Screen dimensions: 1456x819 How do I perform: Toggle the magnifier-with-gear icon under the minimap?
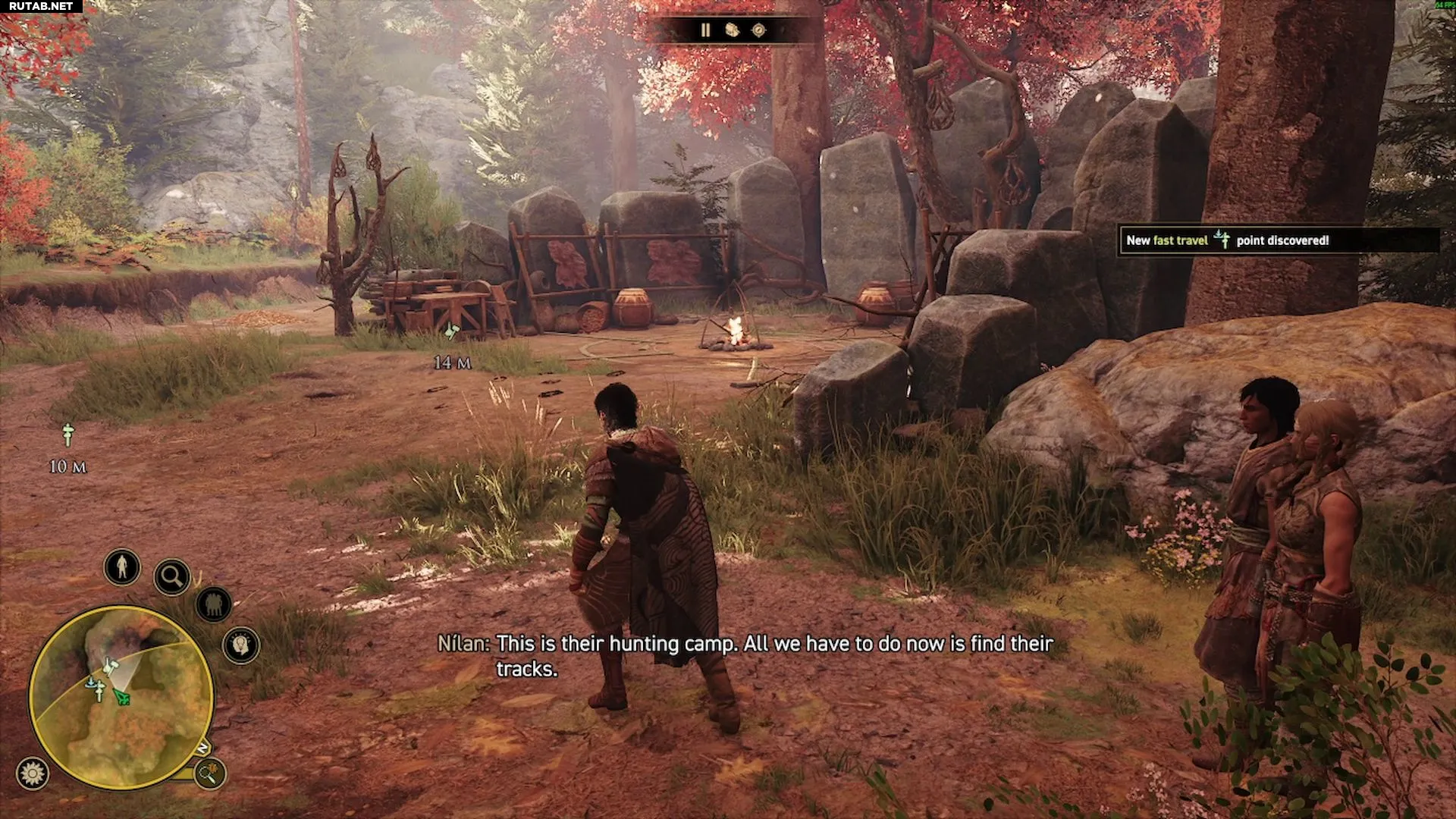tap(209, 773)
